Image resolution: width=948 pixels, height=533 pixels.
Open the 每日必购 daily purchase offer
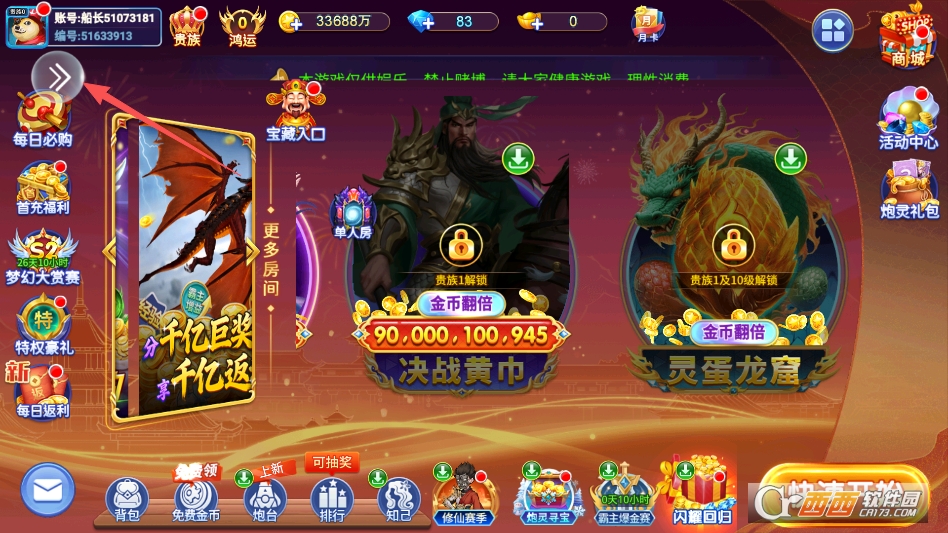point(42,120)
